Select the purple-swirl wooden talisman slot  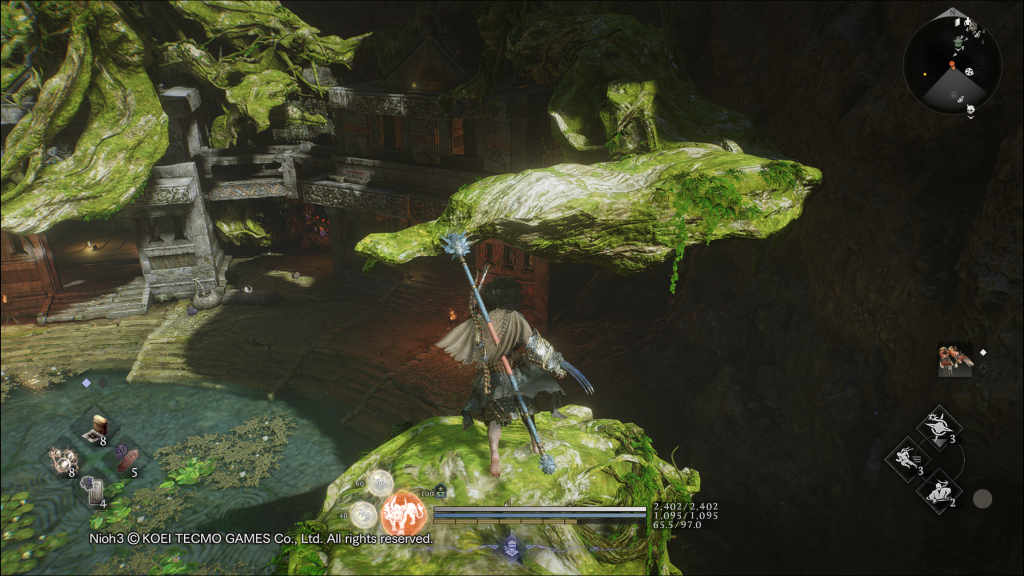[x=126, y=459]
